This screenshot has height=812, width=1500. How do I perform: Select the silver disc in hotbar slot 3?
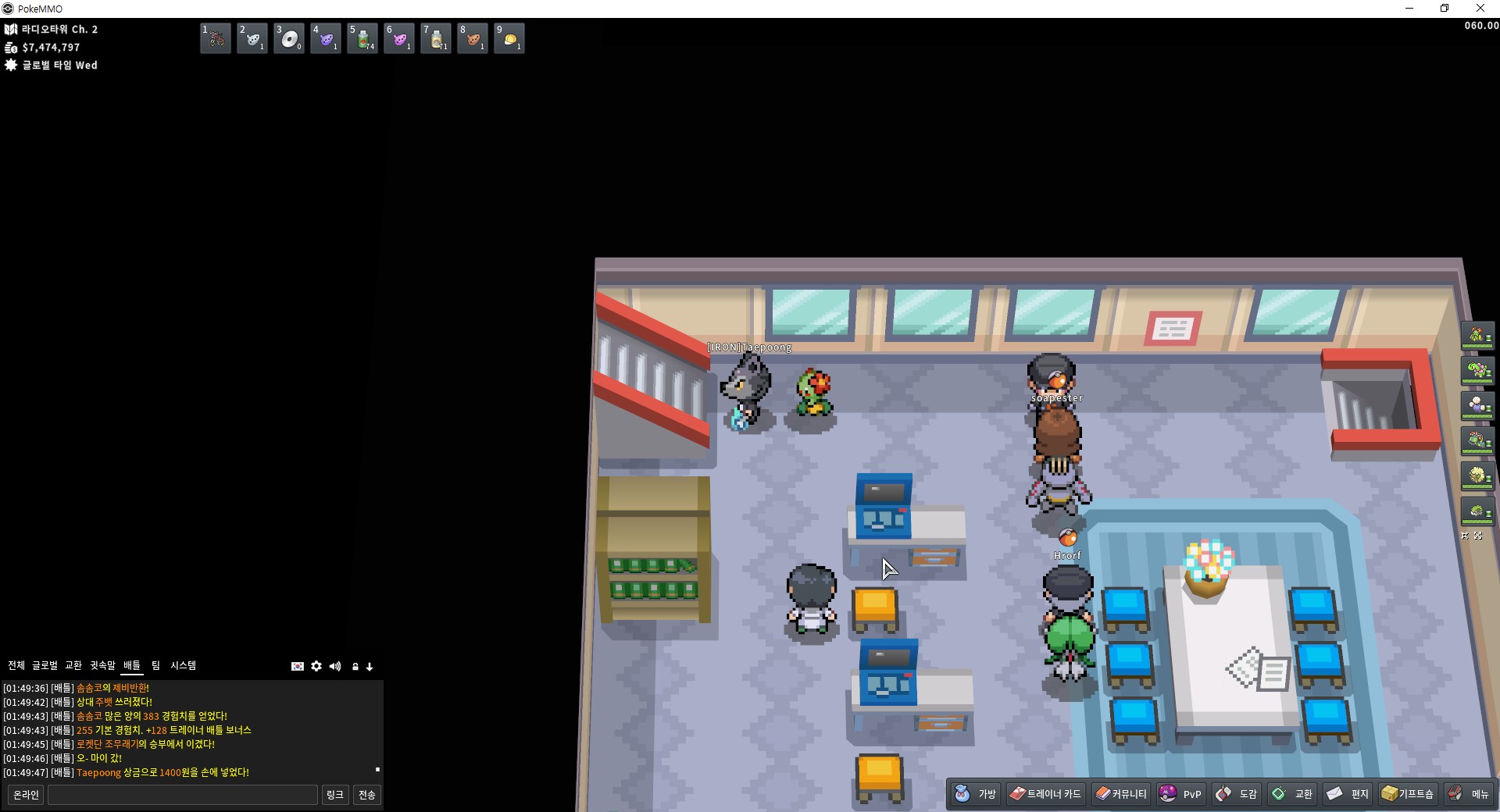click(x=289, y=38)
